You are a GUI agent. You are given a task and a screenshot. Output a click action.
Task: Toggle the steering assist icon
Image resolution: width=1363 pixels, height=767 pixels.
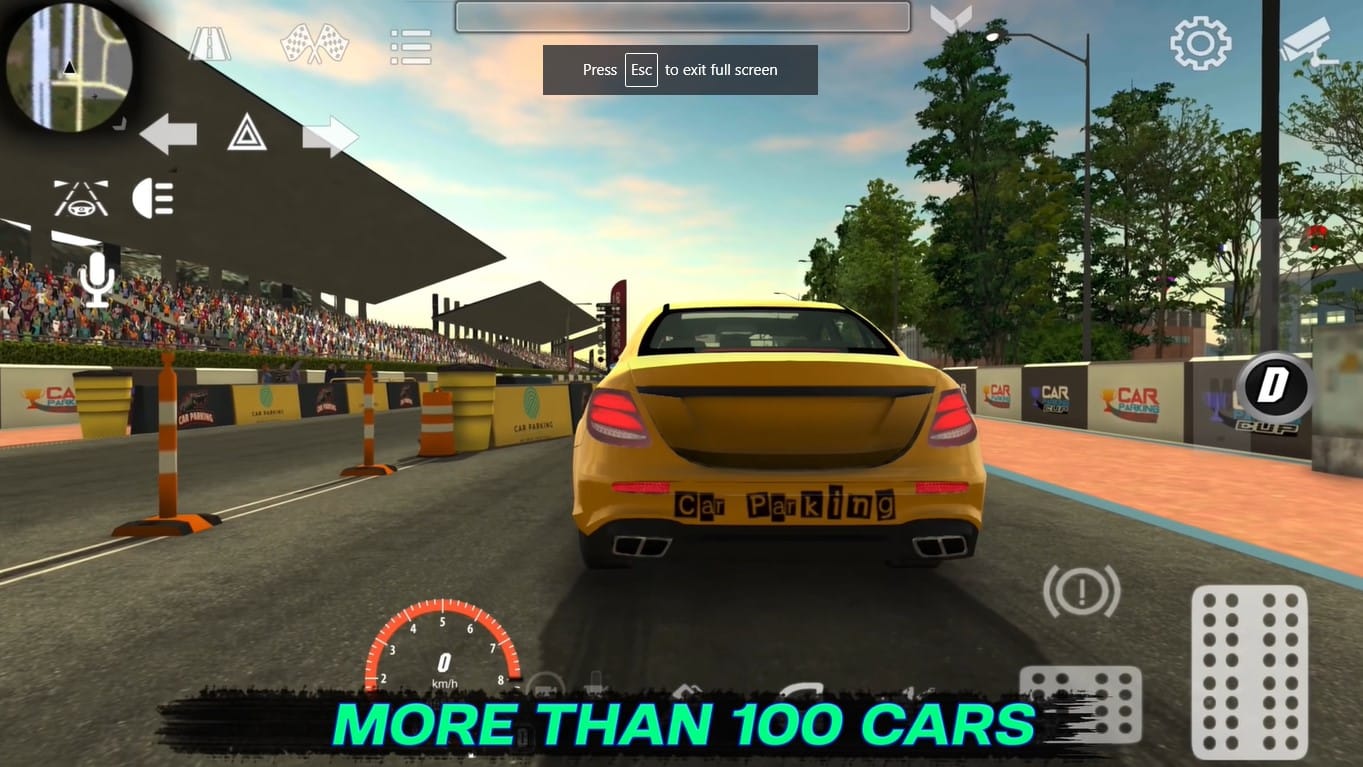click(80, 198)
